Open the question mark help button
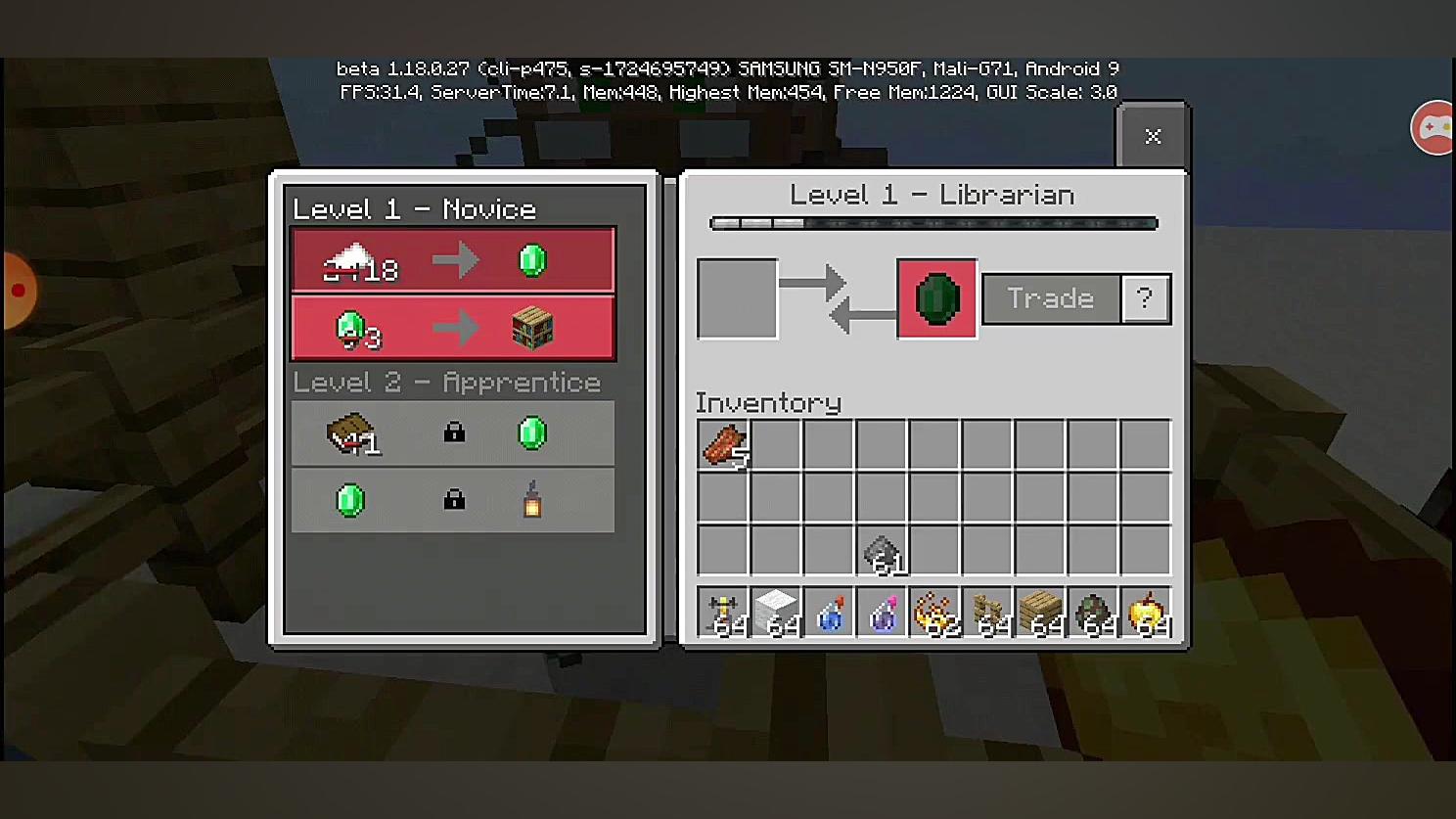Image resolution: width=1456 pixels, height=819 pixels. click(1146, 298)
